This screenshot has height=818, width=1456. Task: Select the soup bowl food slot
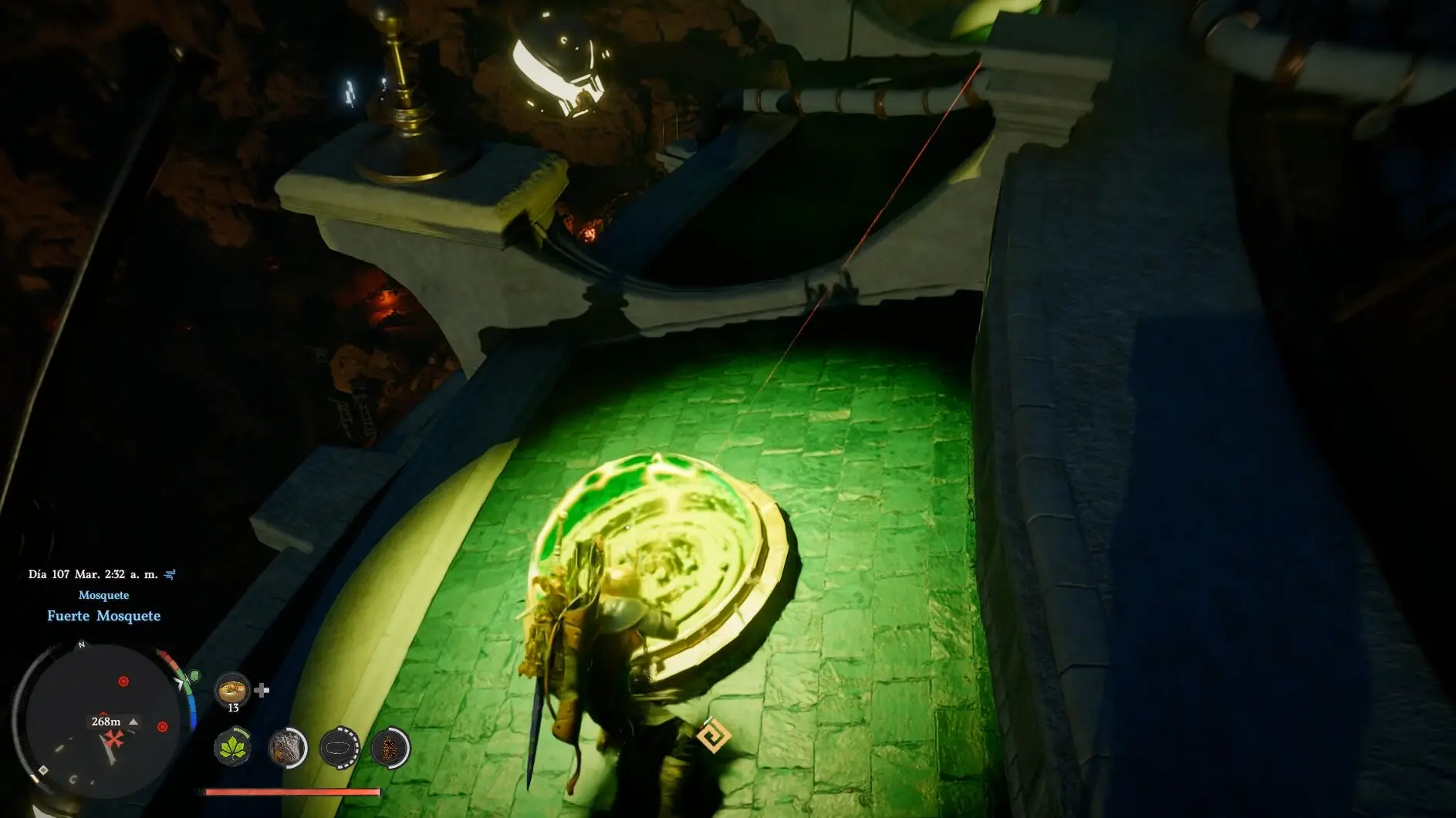tap(232, 688)
